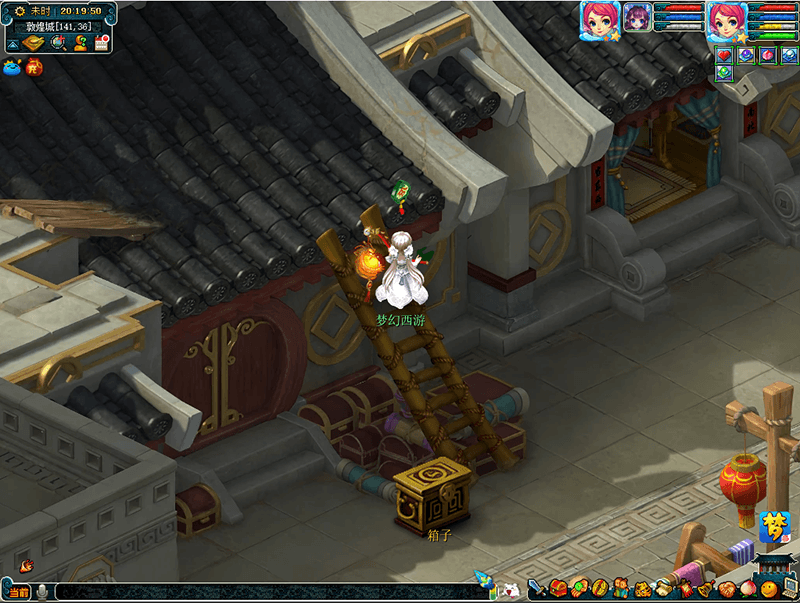The width and height of the screenshot is (800, 603).
Task: Open the attack sword icon
Action: tap(536, 588)
